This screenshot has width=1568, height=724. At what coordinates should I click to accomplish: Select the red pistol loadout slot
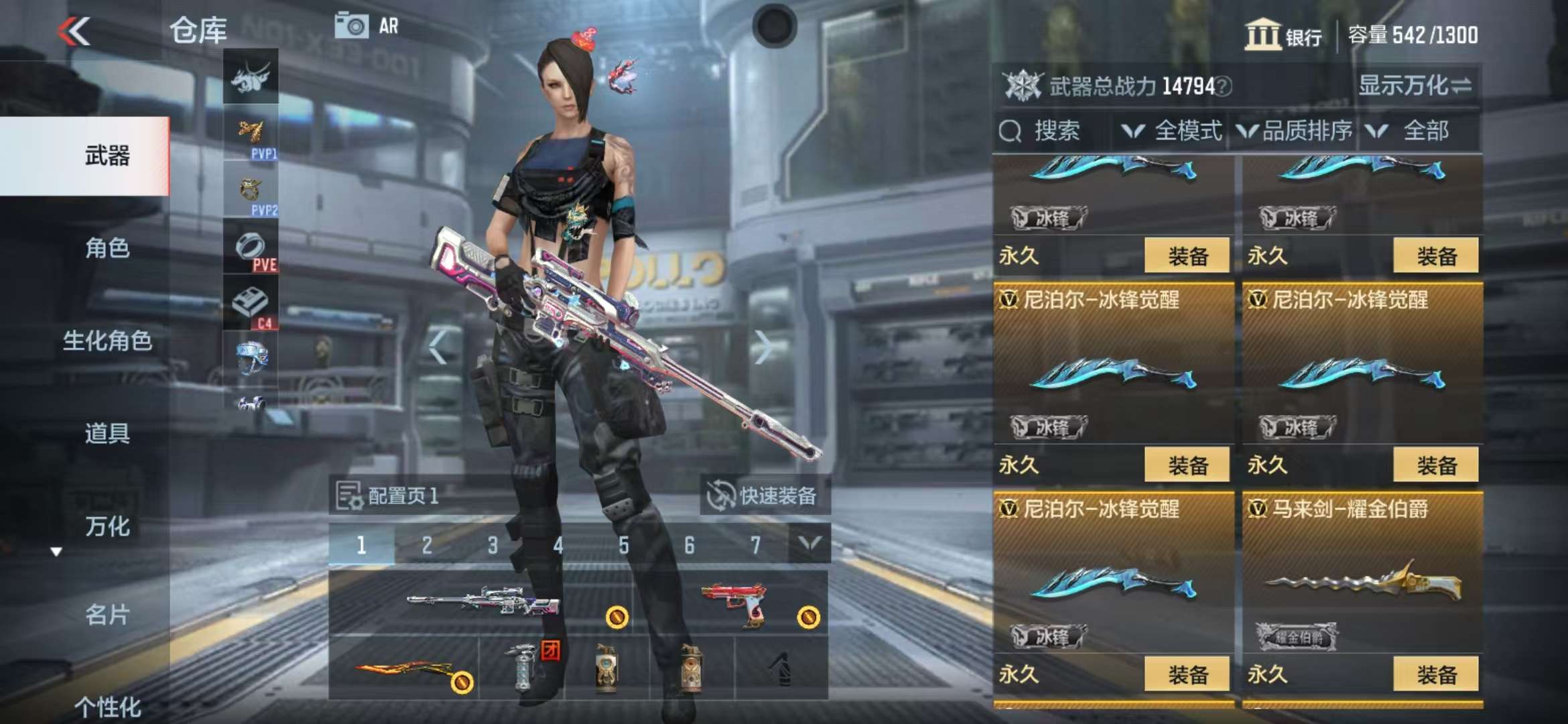click(x=734, y=601)
